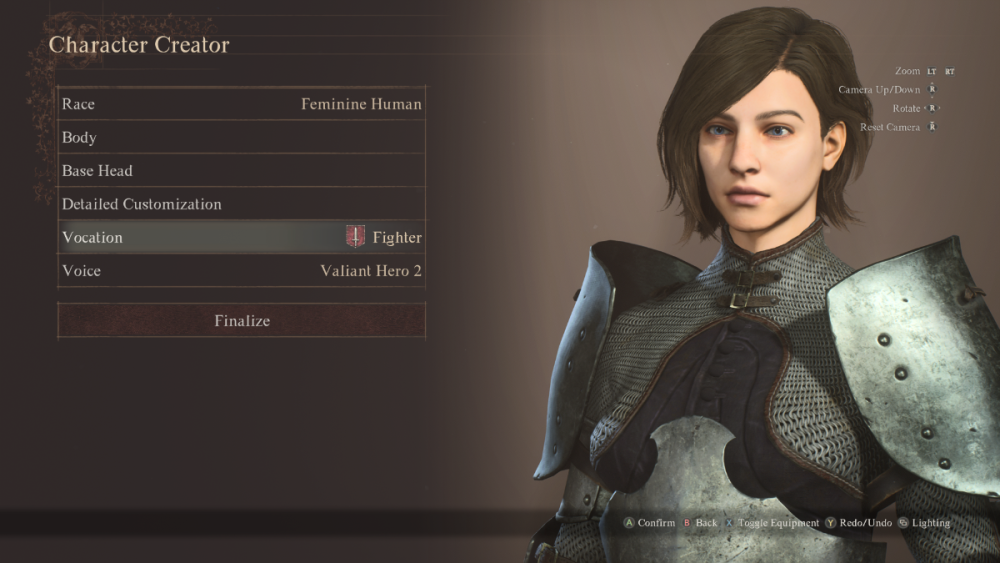Click the Finalize button
Image resolution: width=1000 pixels, height=563 pixels.
pyautogui.click(x=241, y=321)
